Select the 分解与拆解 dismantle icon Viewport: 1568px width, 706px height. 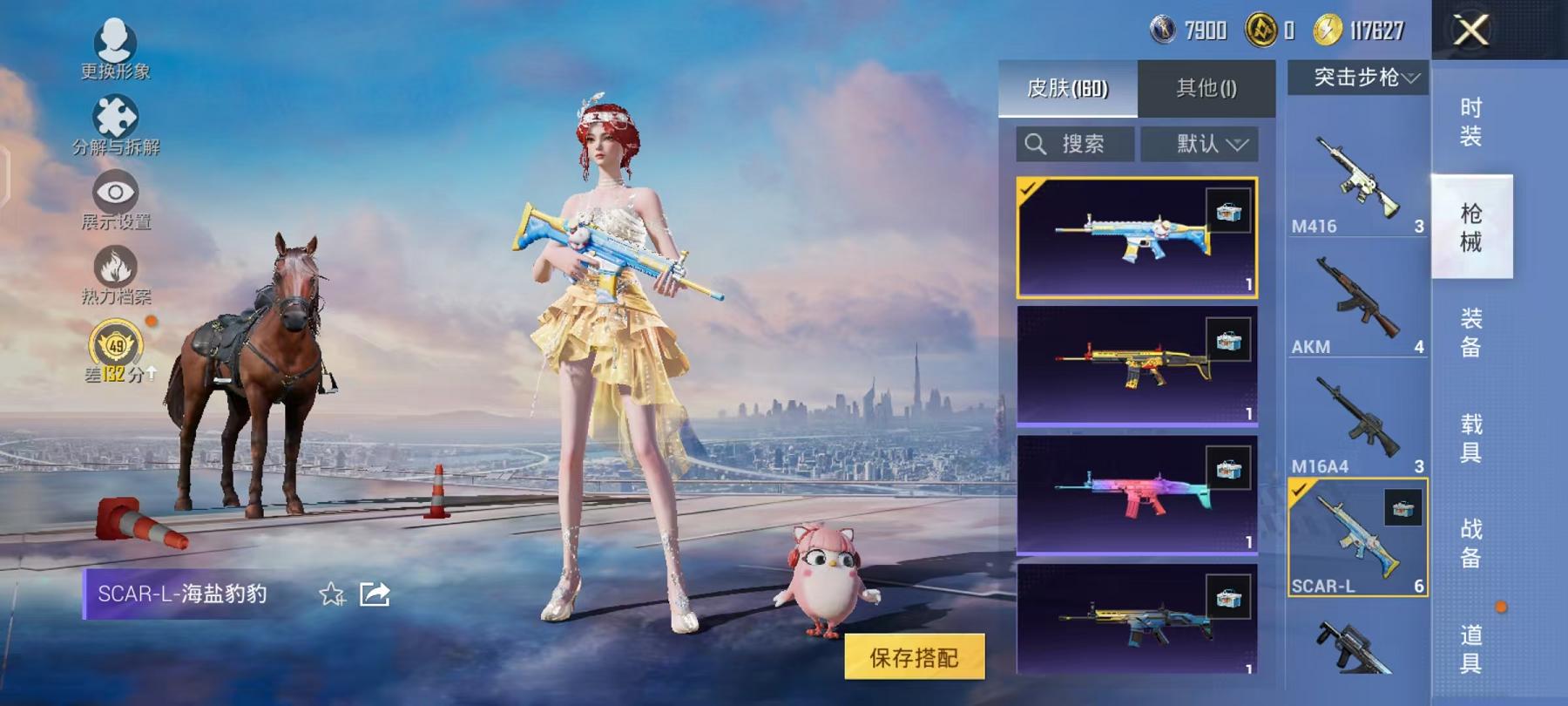click(118, 113)
